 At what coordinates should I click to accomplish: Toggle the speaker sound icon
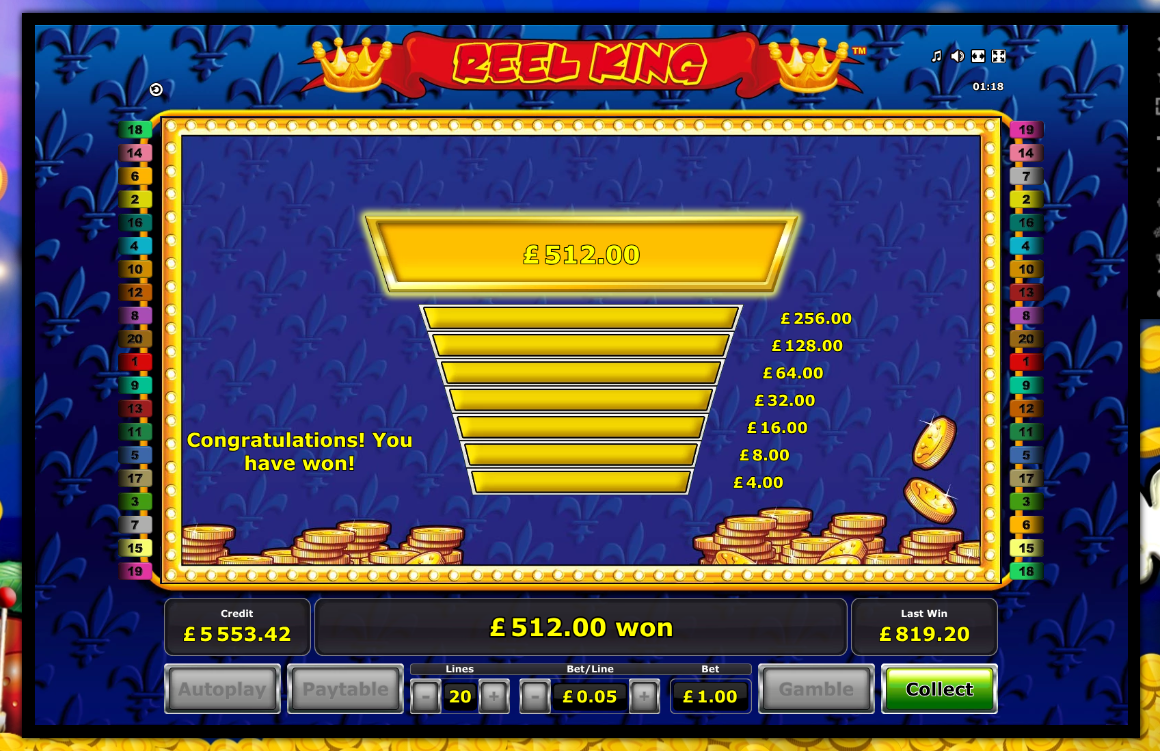[957, 56]
